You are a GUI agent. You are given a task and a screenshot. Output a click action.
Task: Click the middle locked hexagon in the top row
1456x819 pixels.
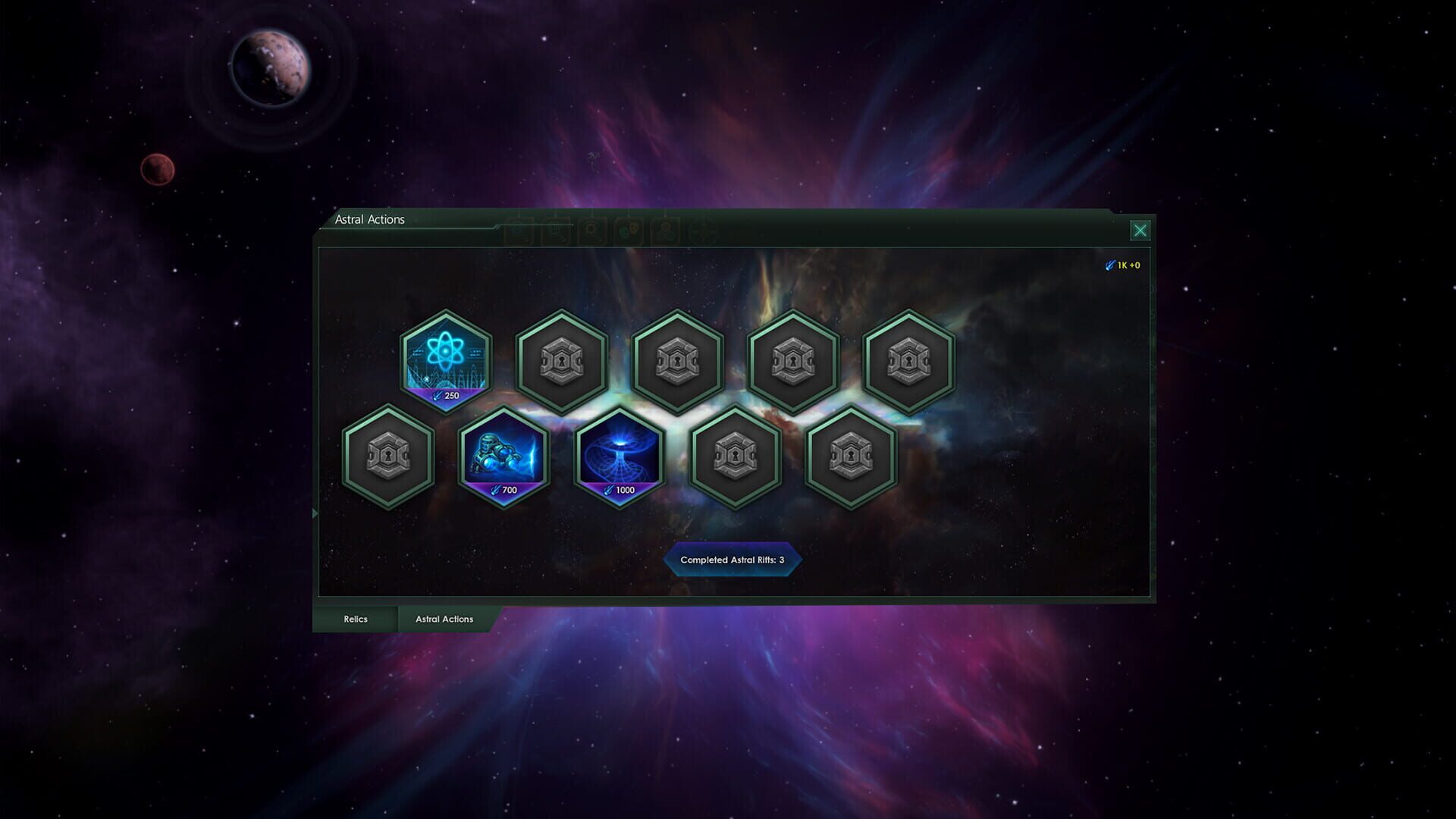point(679,362)
